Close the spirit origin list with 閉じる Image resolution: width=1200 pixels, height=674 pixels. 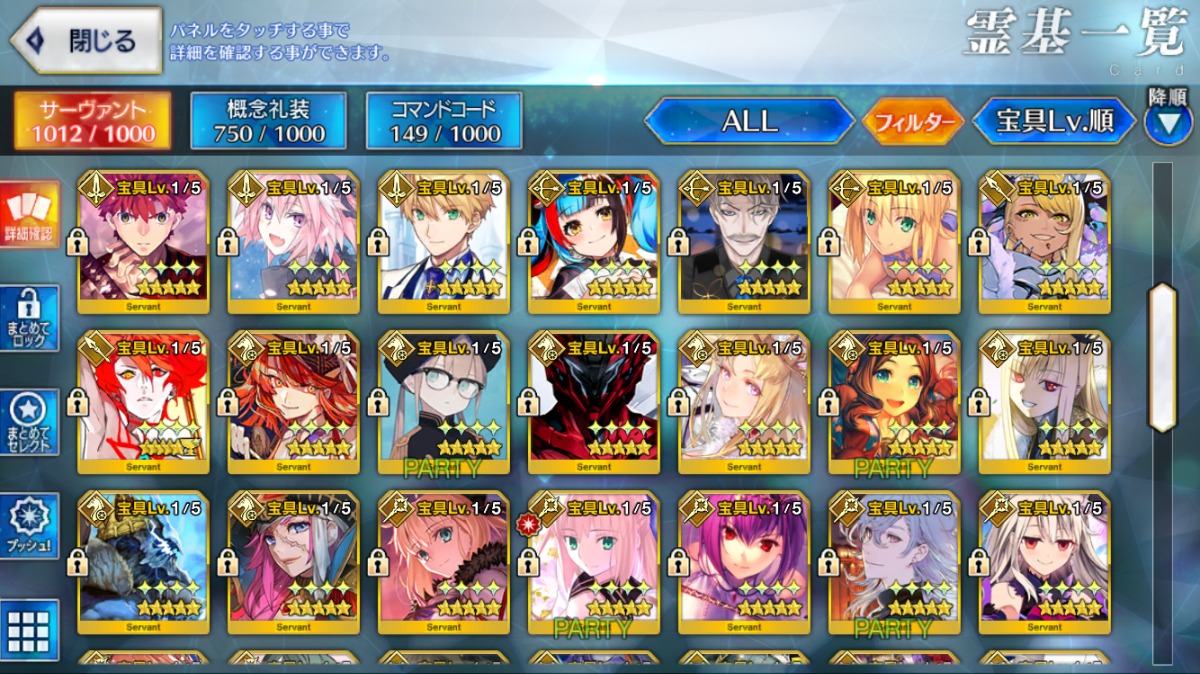pyautogui.click(x=86, y=42)
